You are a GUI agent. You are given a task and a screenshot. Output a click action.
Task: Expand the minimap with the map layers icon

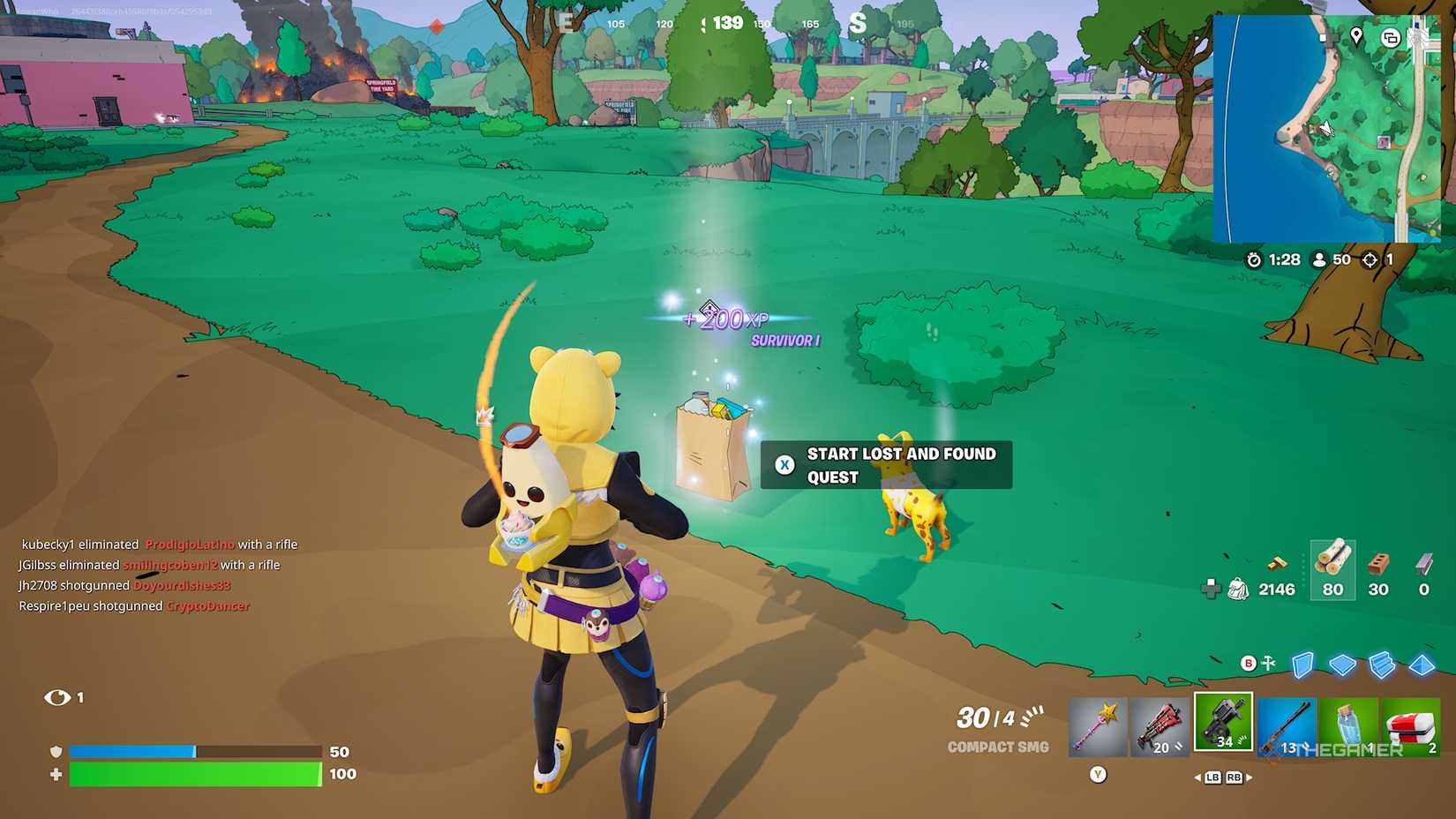pyautogui.click(x=1391, y=38)
